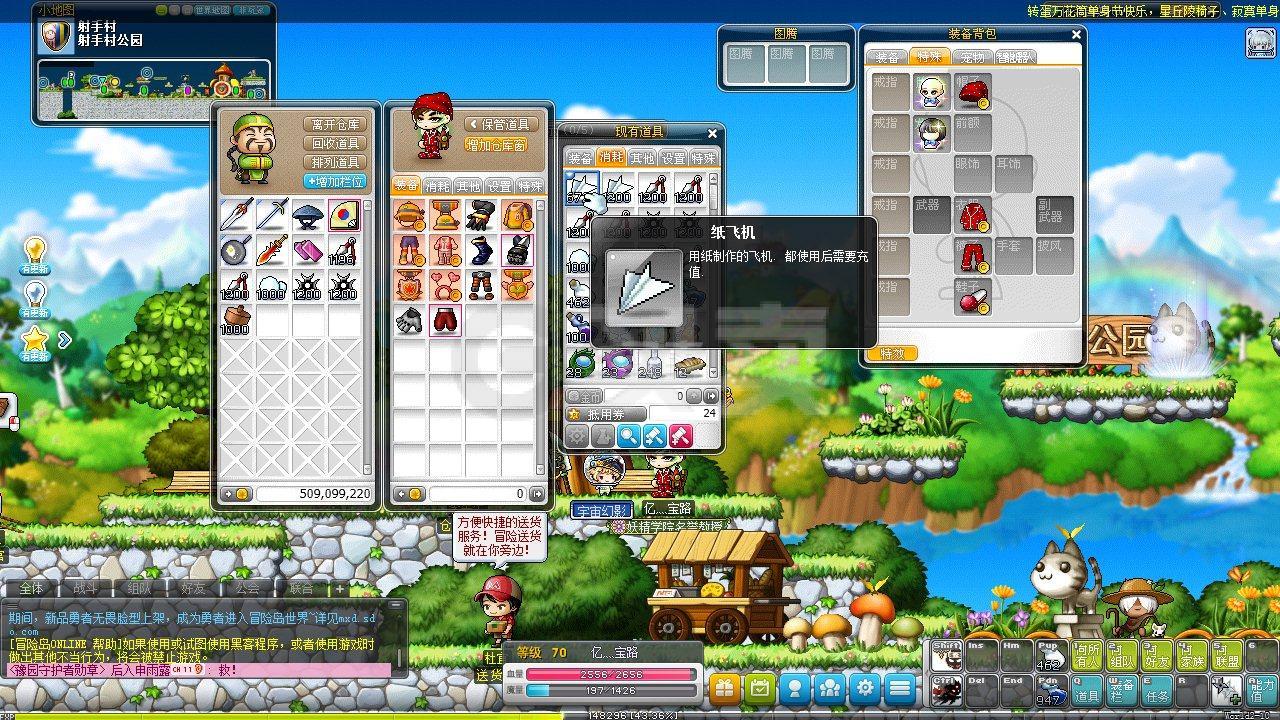Select the frying pan in storage
Screen dimensions: 1280x720
(236, 250)
